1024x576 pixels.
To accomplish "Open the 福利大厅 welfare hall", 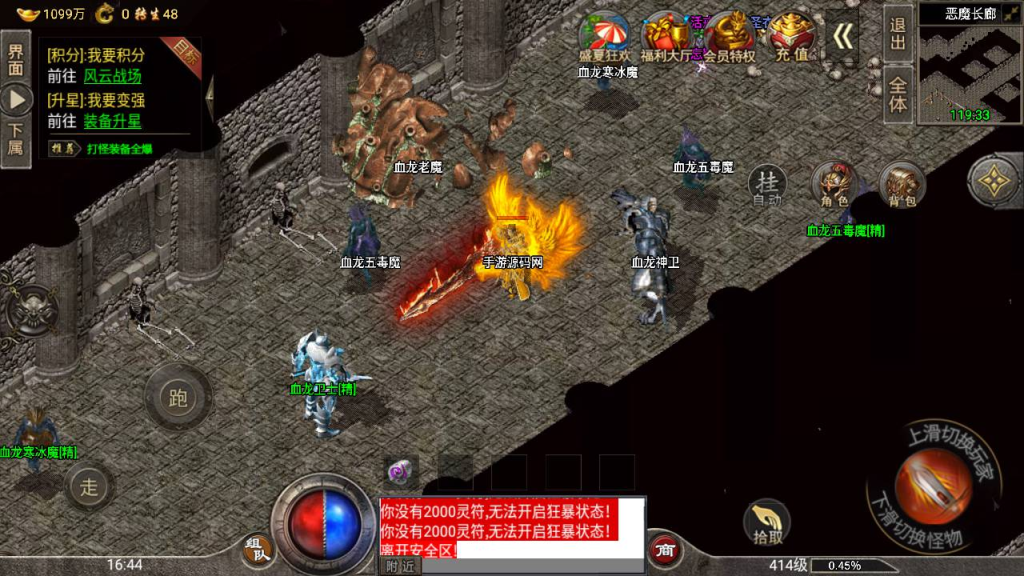I will click(x=666, y=38).
